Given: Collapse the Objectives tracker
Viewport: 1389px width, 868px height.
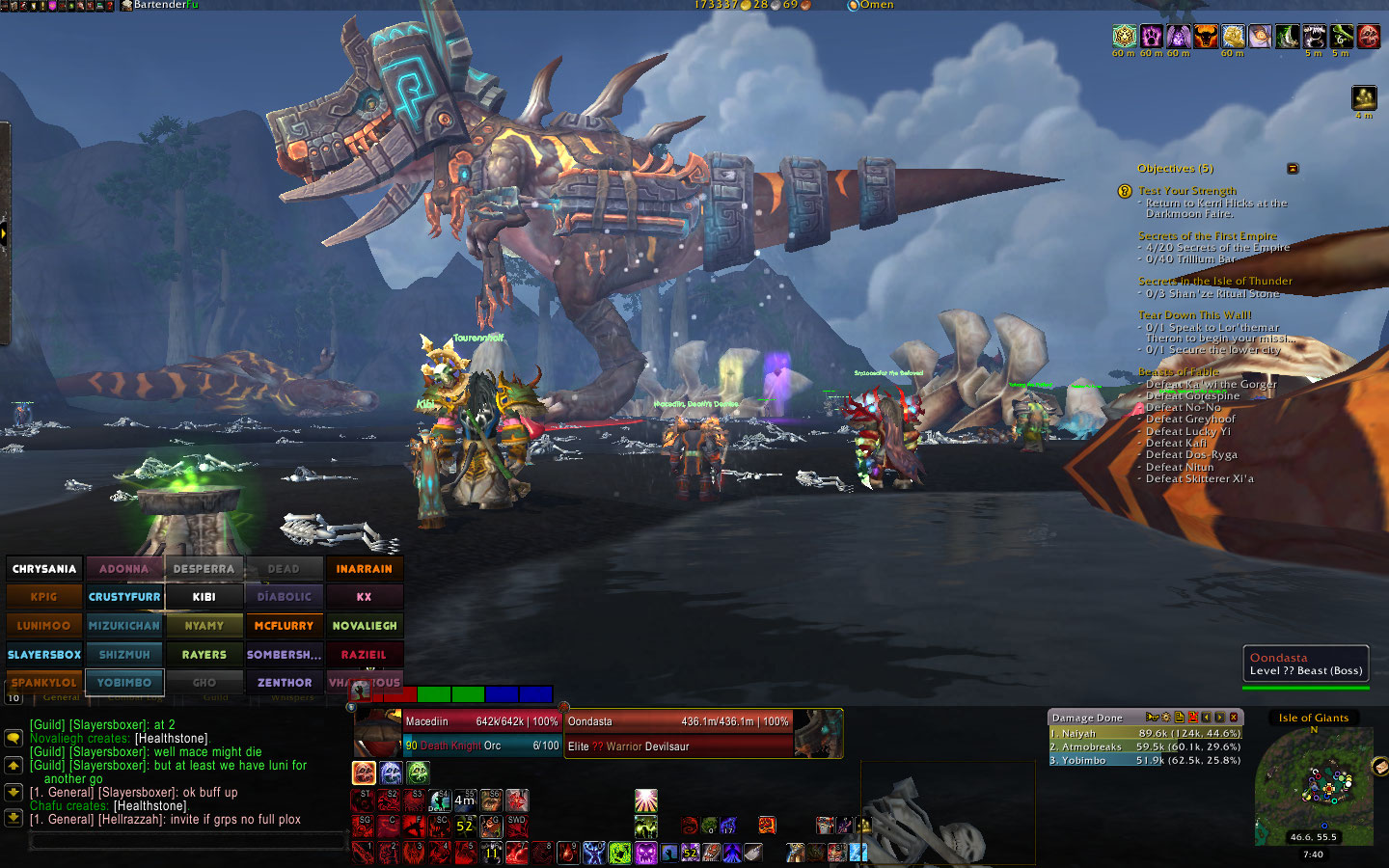Looking at the screenshot, I should [1293, 169].
